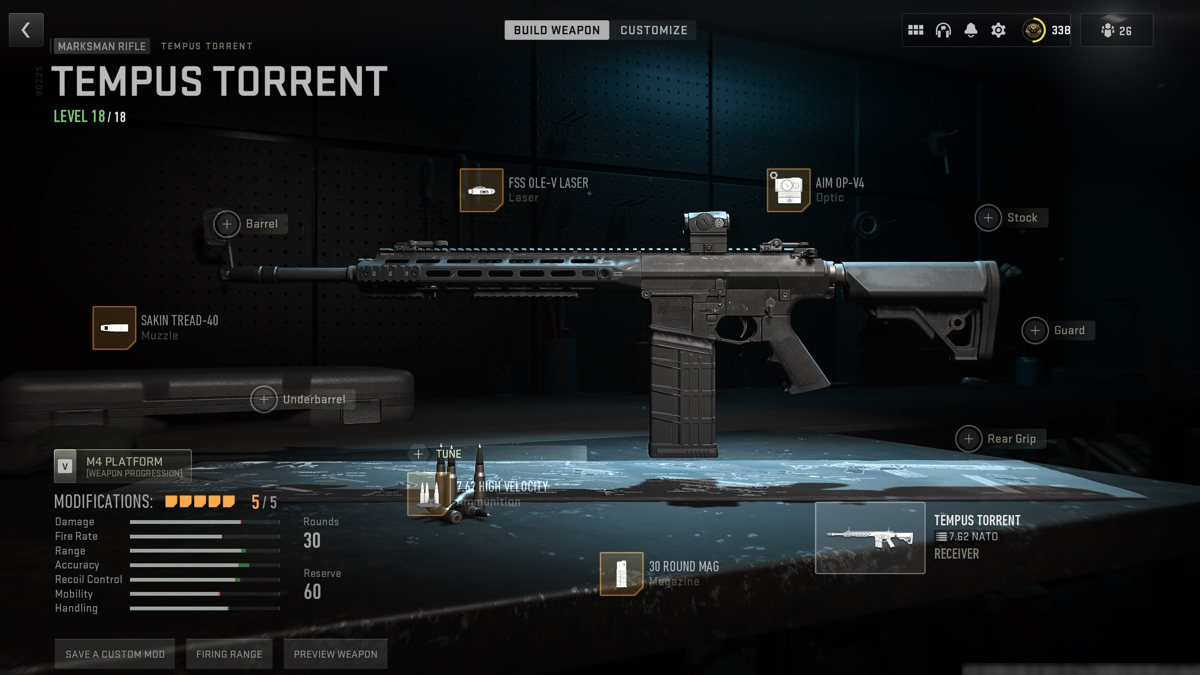The image size is (1200, 675).
Task: Open settings via the gear icon
Action: tap(998, 30)
